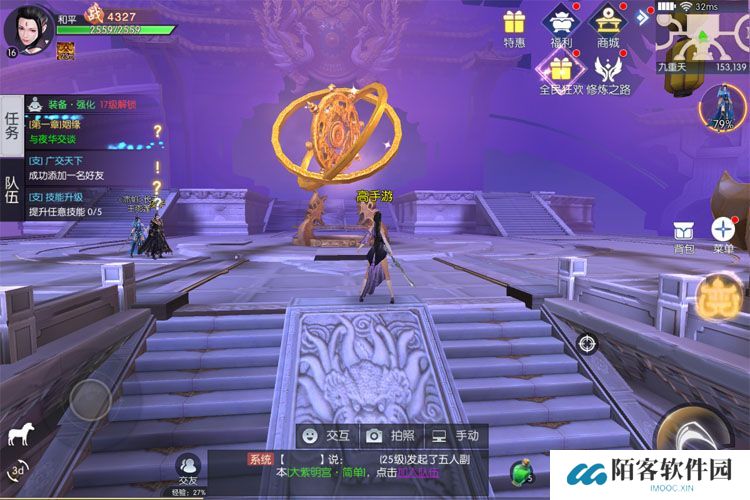Open the 背包 backpack

[x=684, y=234]
